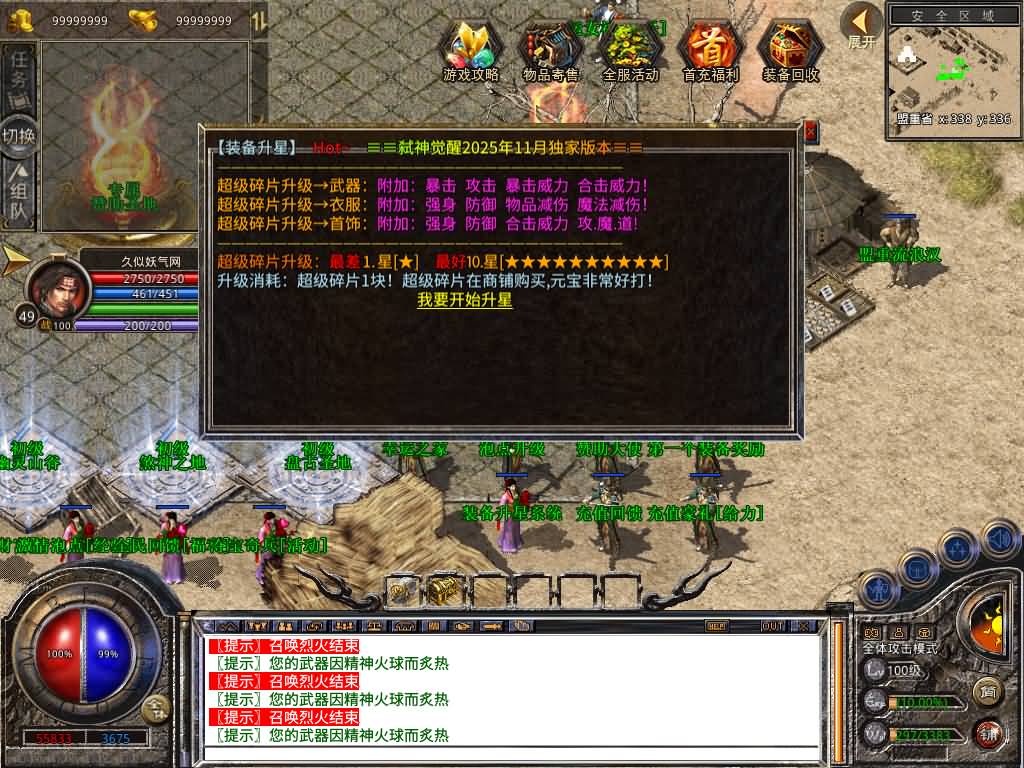Screen dimensions: 1024x768
Task: Toggle the 展开 expand arrow button
Action: coord(860,24)
